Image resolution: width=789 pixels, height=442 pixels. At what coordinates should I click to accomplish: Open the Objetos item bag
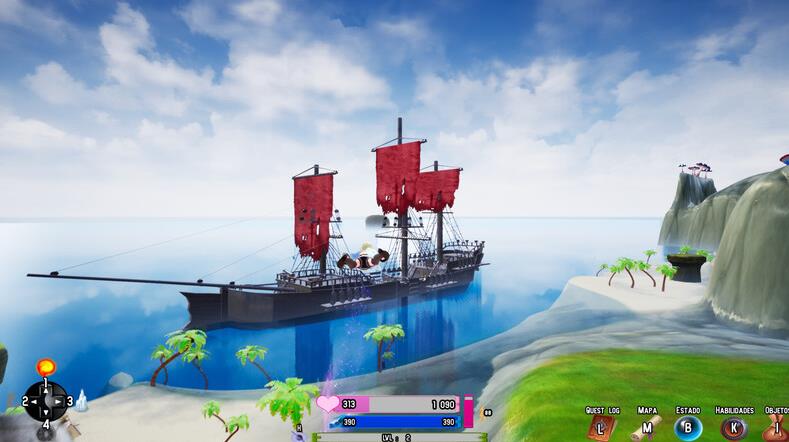tap(777, 428)
